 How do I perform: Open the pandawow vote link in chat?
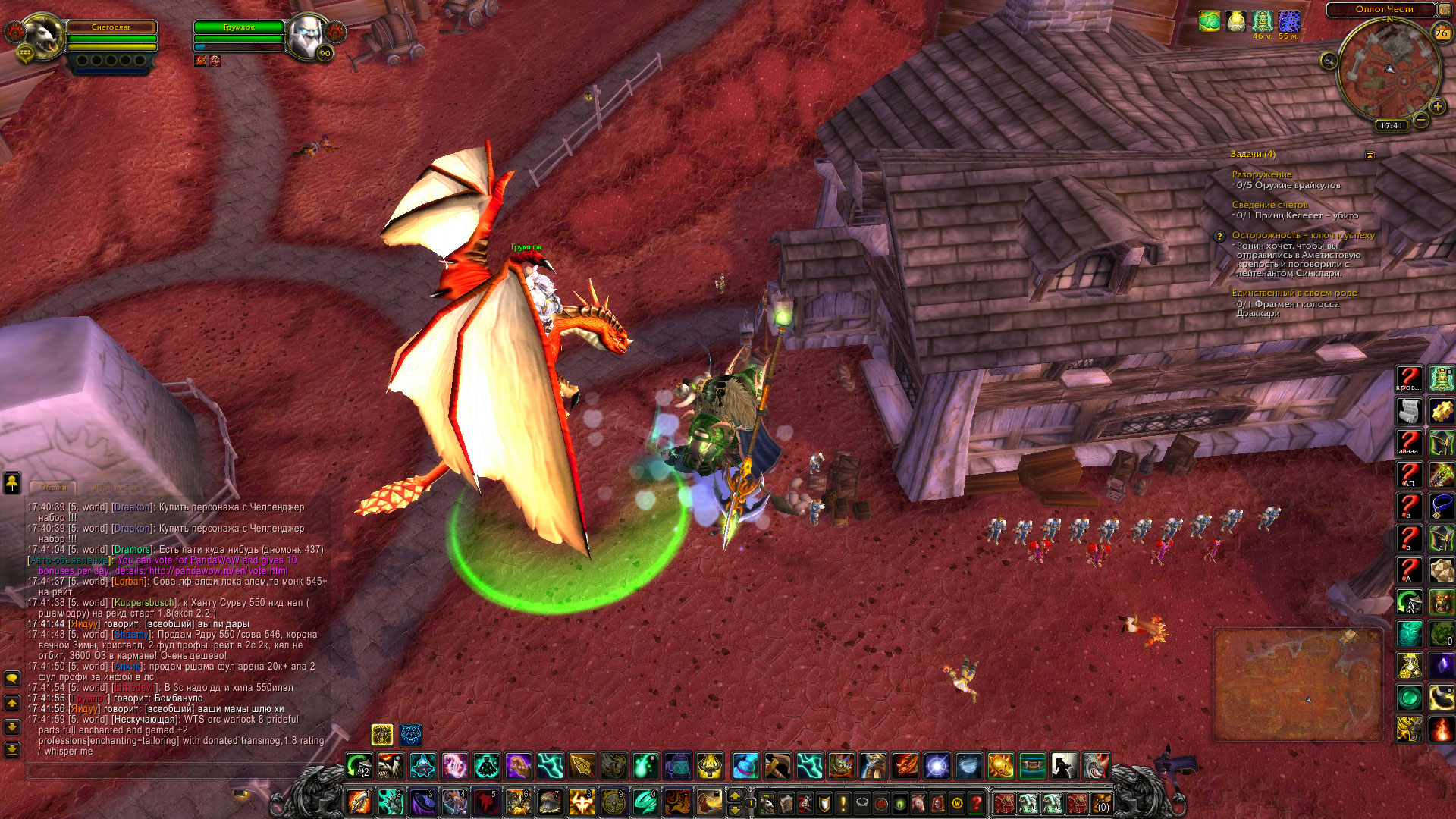tap(218, 570)
